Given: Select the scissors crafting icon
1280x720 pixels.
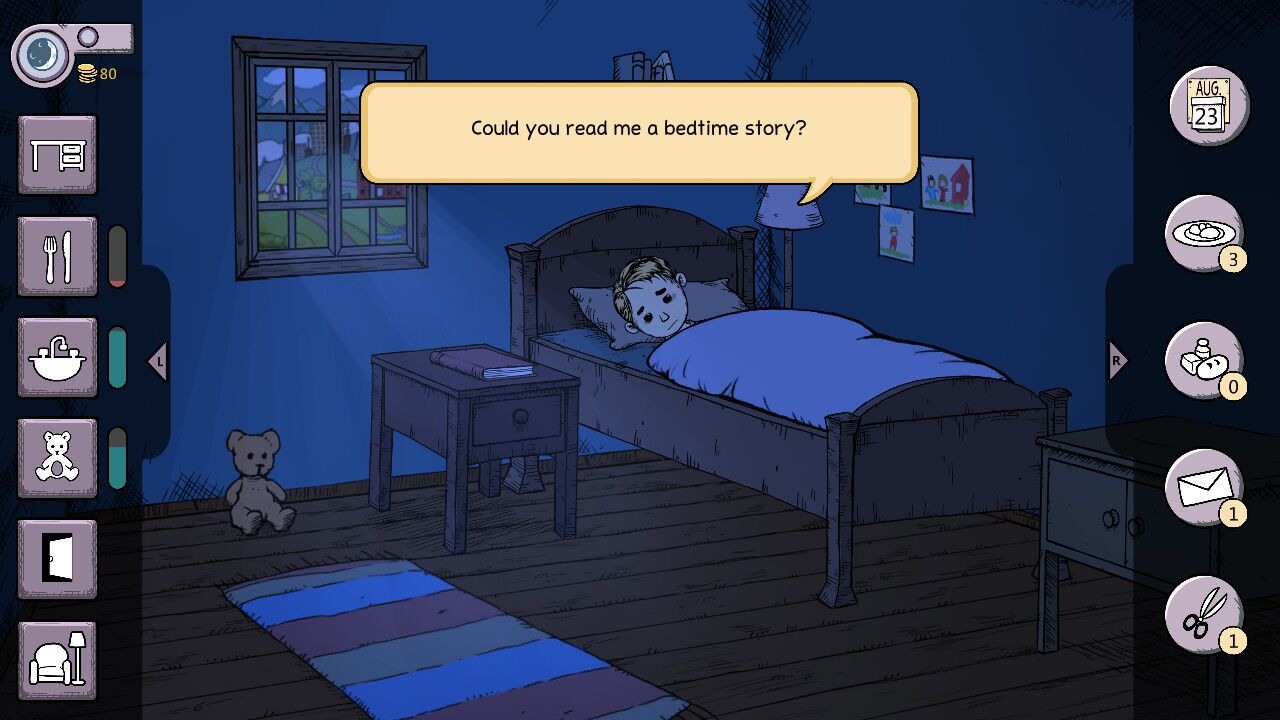Looking at the screenshot, I should coord(1205,614).
